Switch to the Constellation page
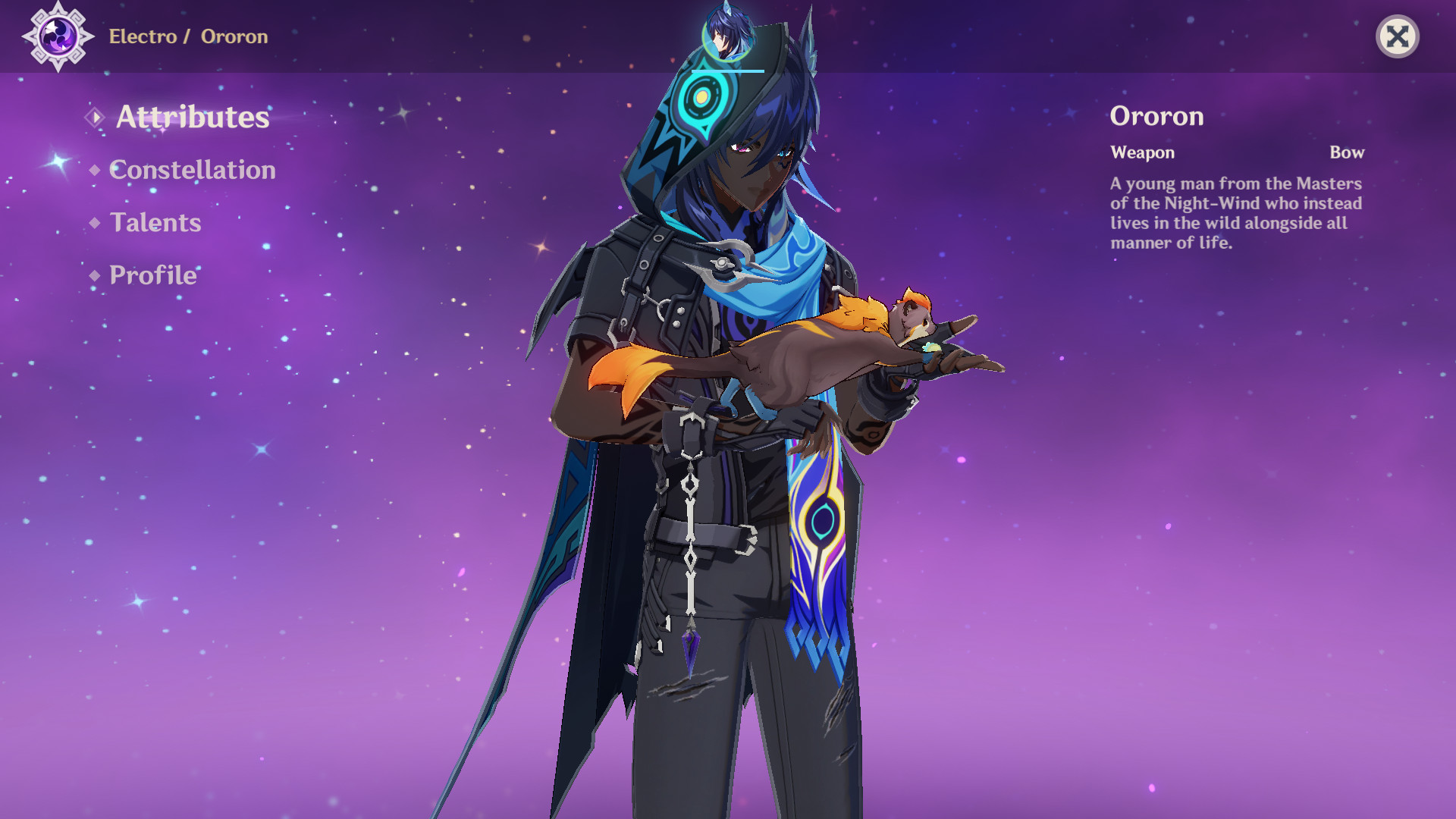This screenshot has height=819, width=1456. [x=192, y=170]
